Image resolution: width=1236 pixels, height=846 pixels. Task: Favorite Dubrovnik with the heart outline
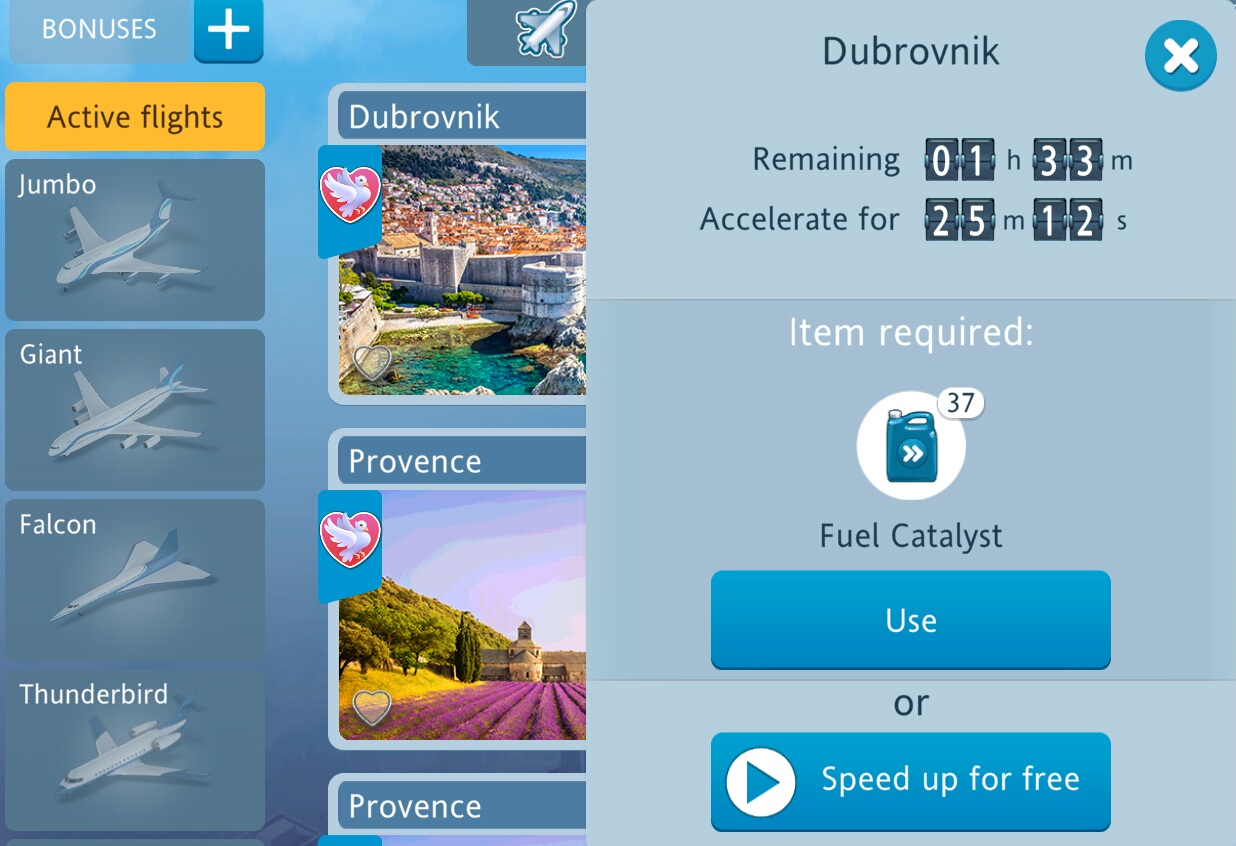coord(372,363)
